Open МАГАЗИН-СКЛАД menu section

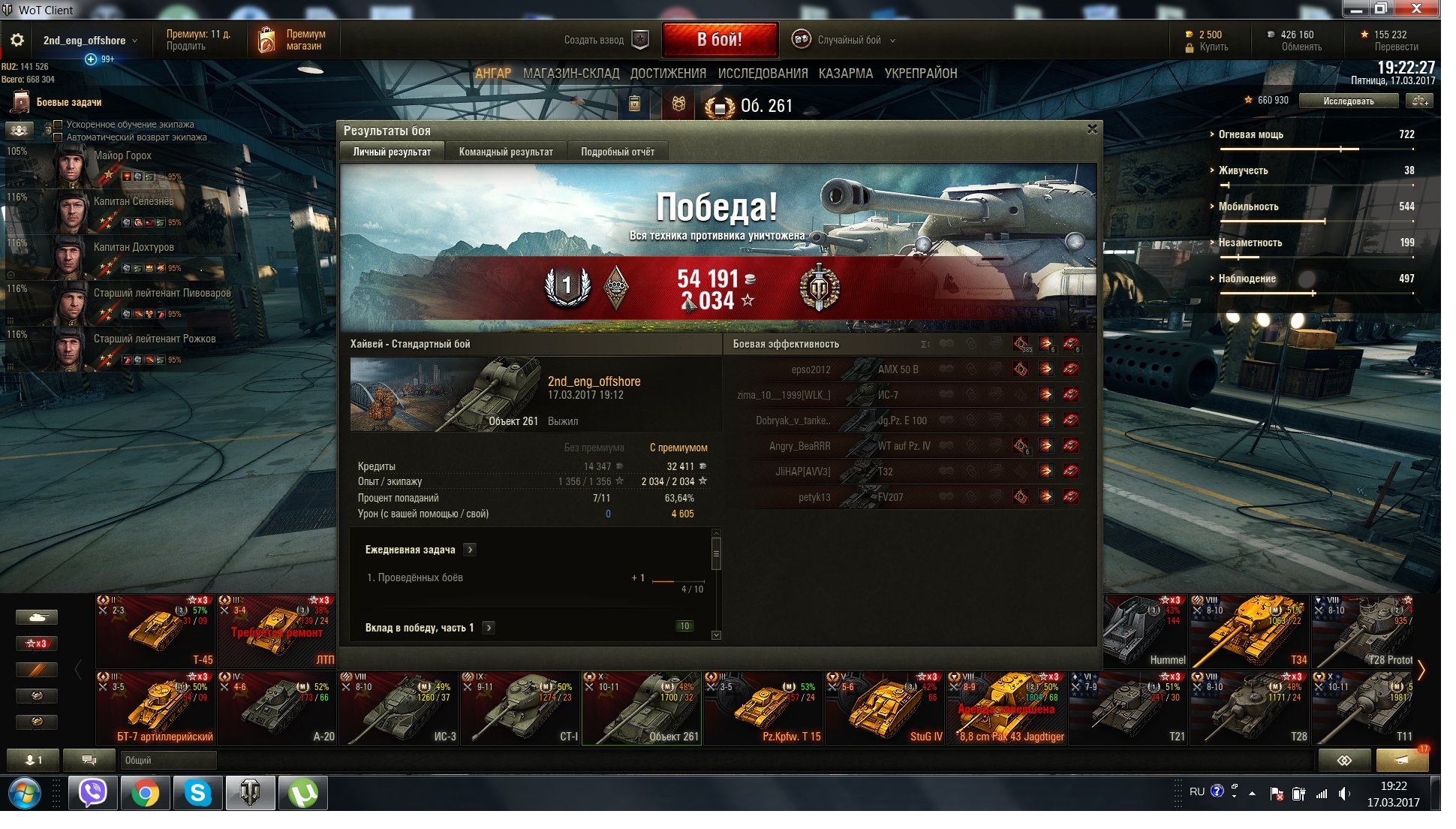pyautogui.click(x=571, y=74)
